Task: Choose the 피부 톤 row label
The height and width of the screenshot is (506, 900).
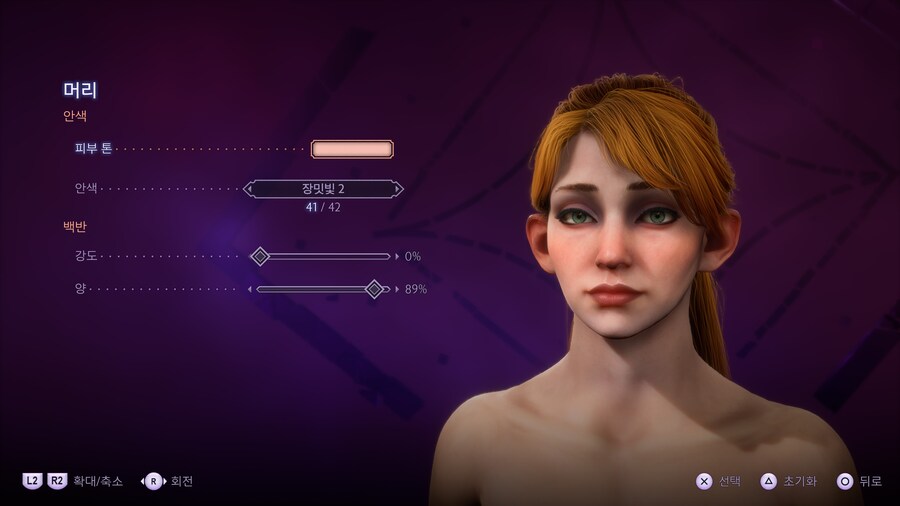Action: [x=93, y=149]
